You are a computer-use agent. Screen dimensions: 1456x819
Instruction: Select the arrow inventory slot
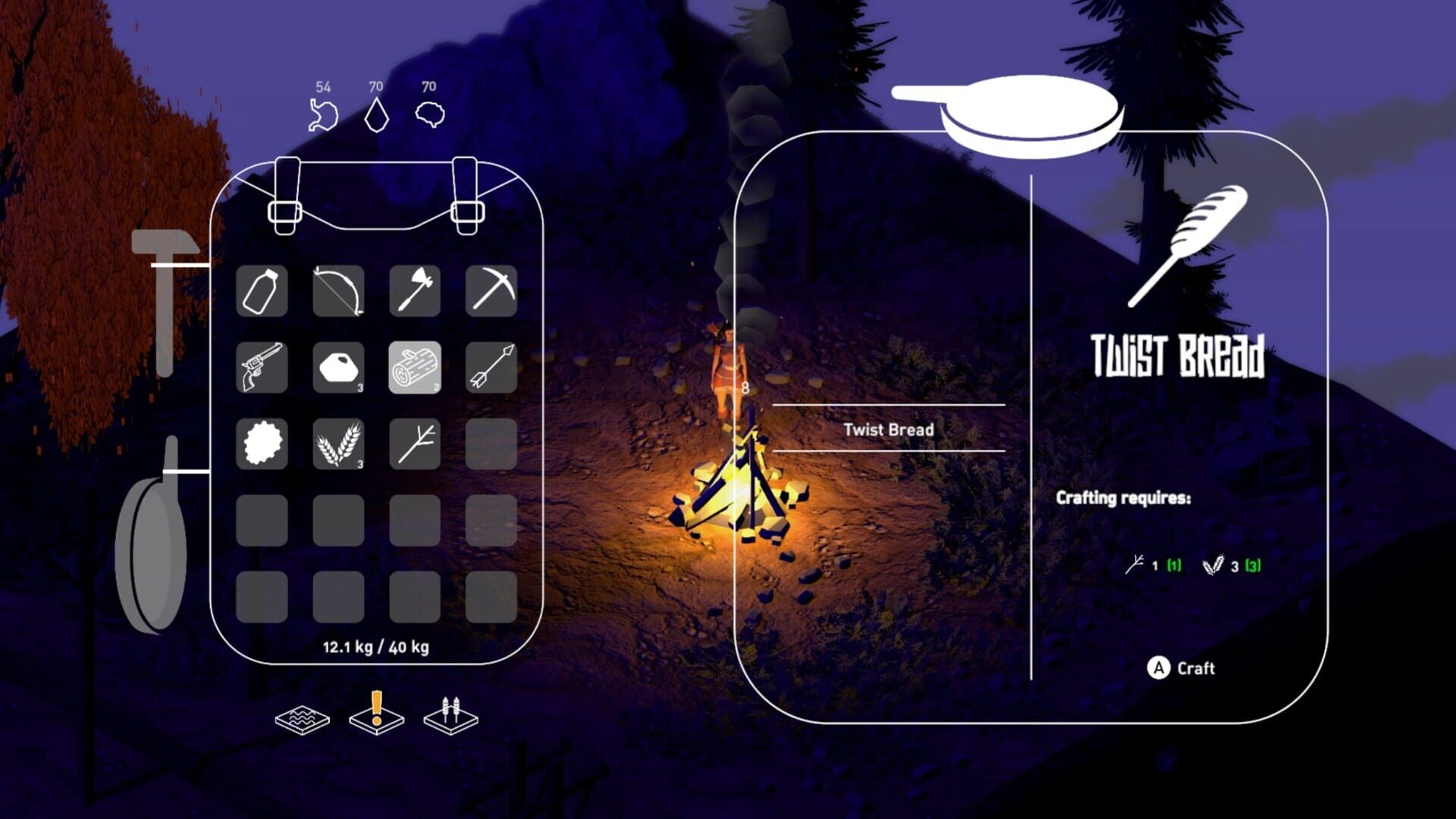tap(489, 368)
